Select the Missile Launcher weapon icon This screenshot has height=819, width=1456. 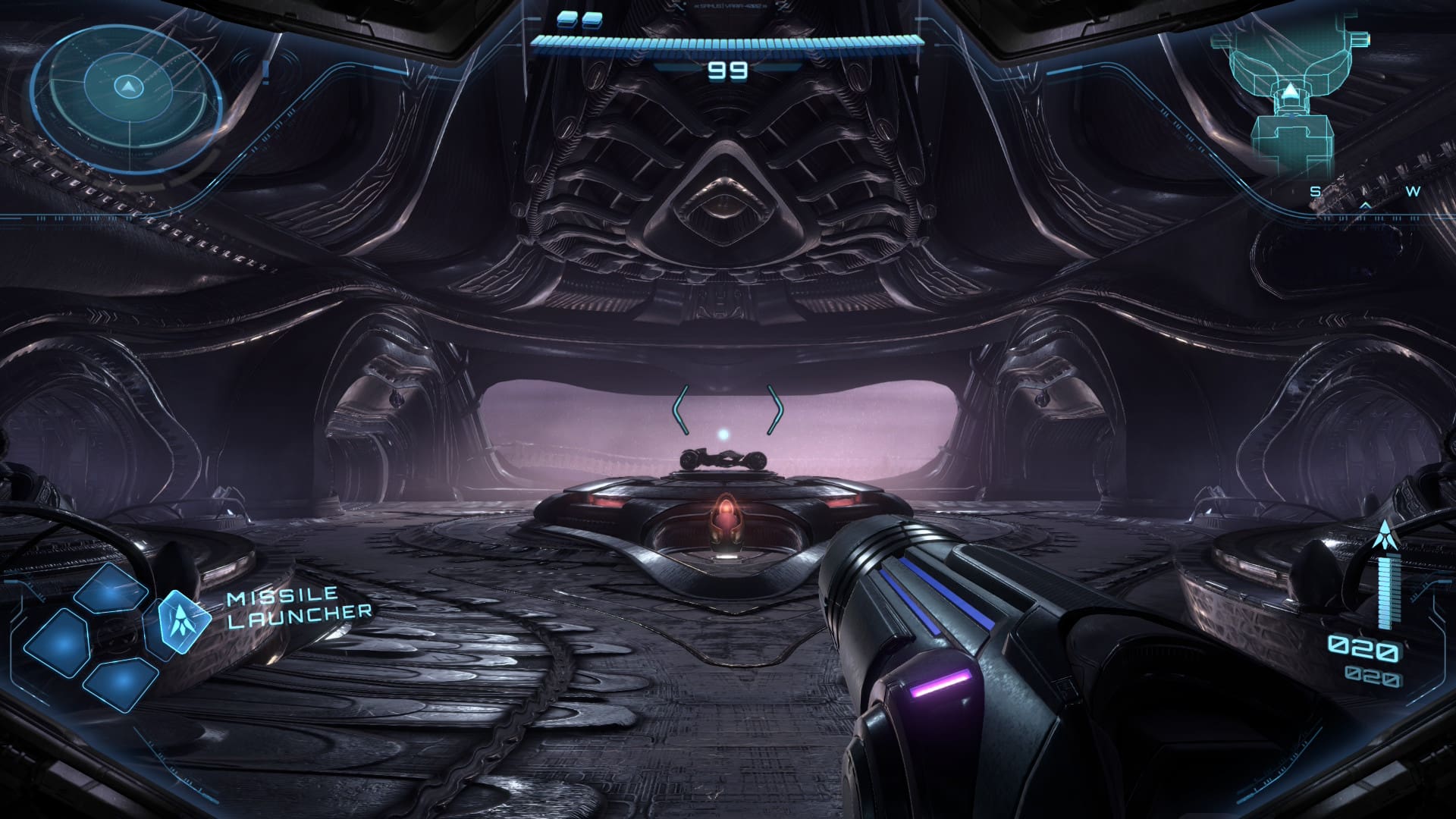tap(182, 623)
